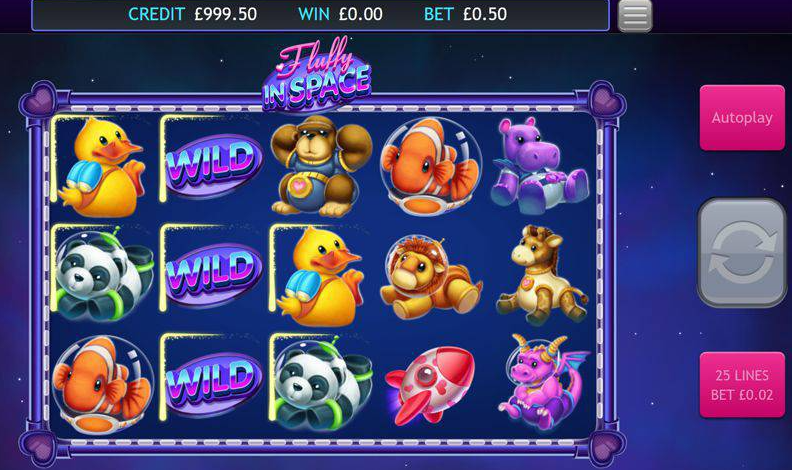This screenshot has width=792, height=470.
Task: Spin the reels with the circular arrows button
Action: [741, 252]
